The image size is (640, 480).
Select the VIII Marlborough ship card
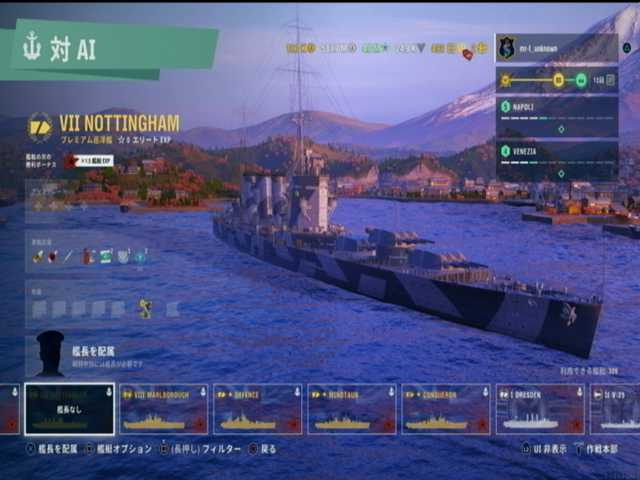pyautogui.click(x=163, y=409)
